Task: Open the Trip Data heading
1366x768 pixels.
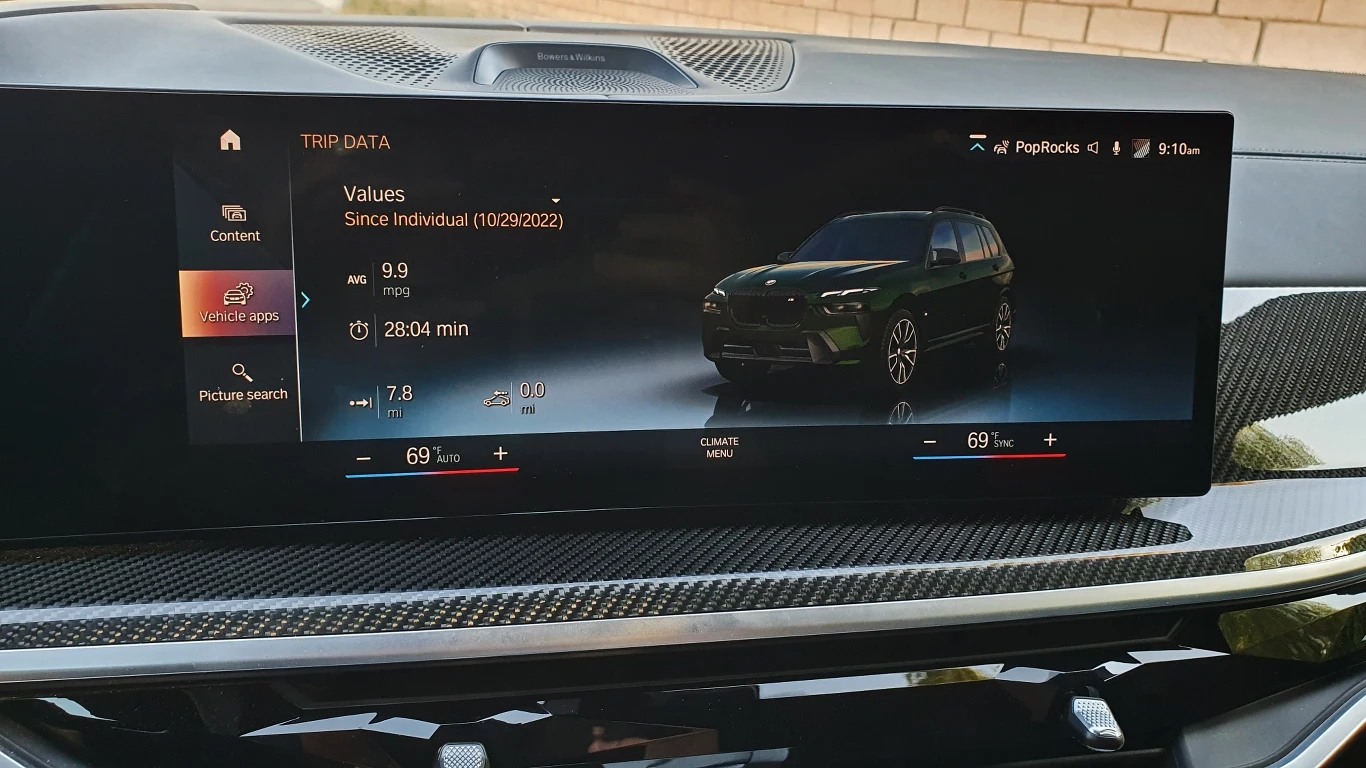Action: pos(345,142)
